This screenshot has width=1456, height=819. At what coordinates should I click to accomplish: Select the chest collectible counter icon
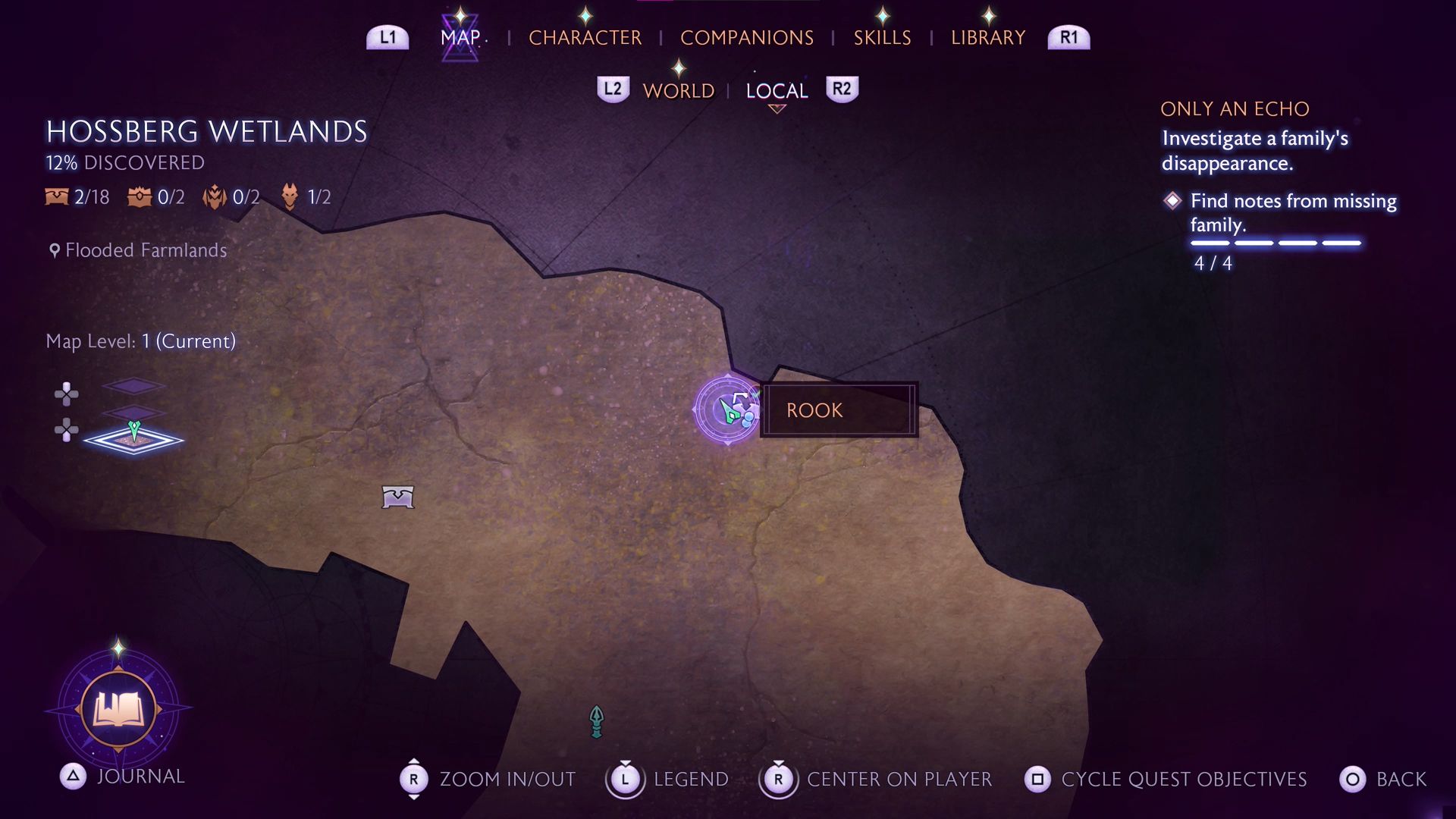coord(56,197)
